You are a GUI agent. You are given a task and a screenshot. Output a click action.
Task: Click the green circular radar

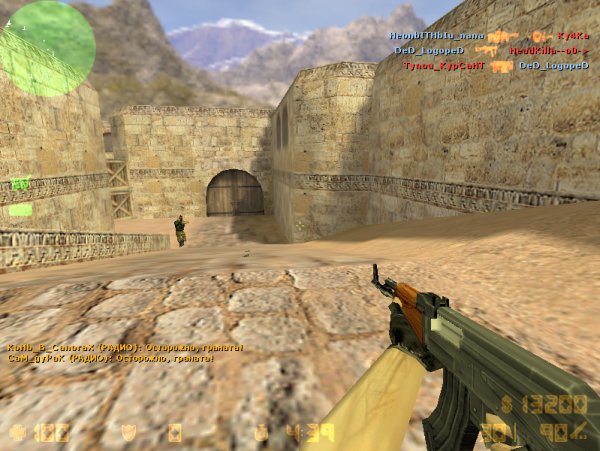[x=47, y=48]
